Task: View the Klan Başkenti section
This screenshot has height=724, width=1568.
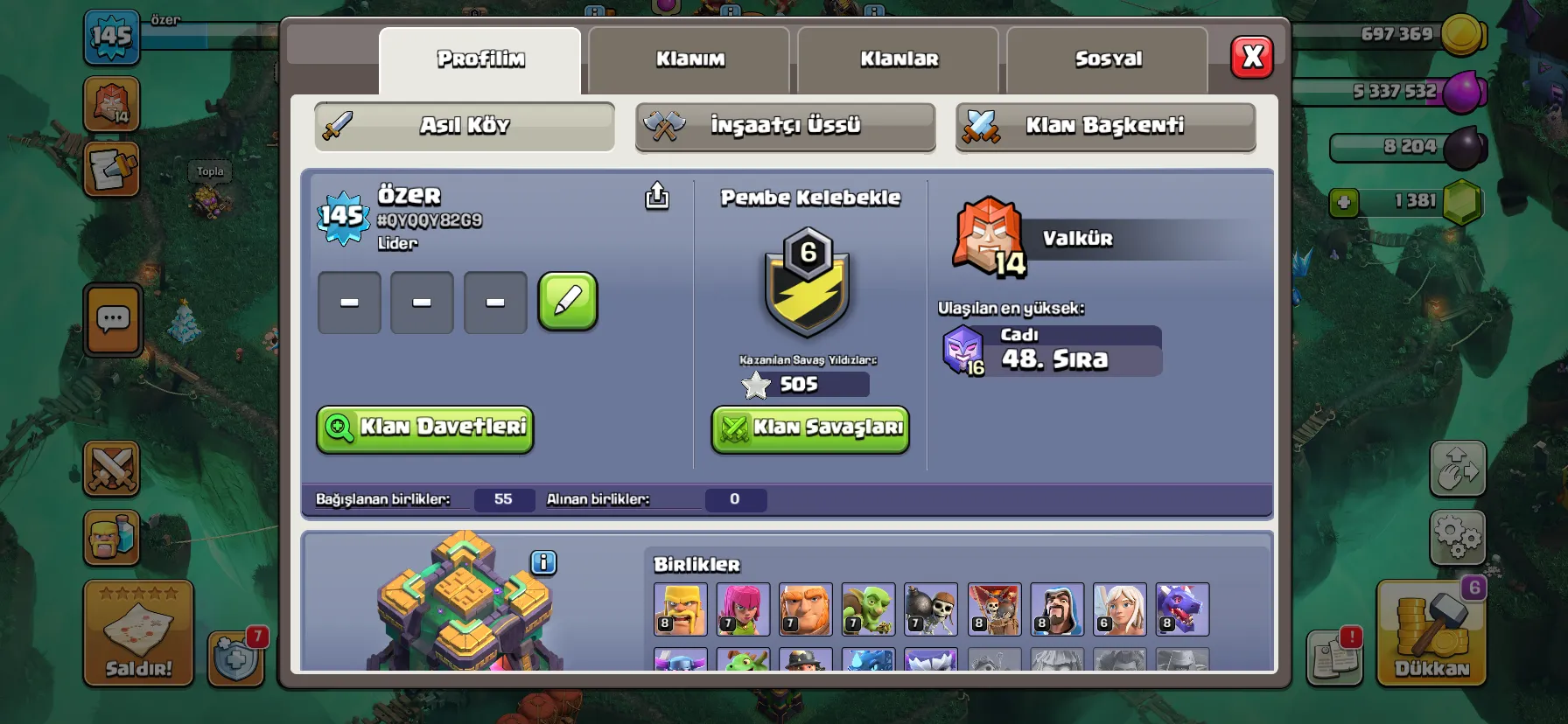Action: (1105, 126)
